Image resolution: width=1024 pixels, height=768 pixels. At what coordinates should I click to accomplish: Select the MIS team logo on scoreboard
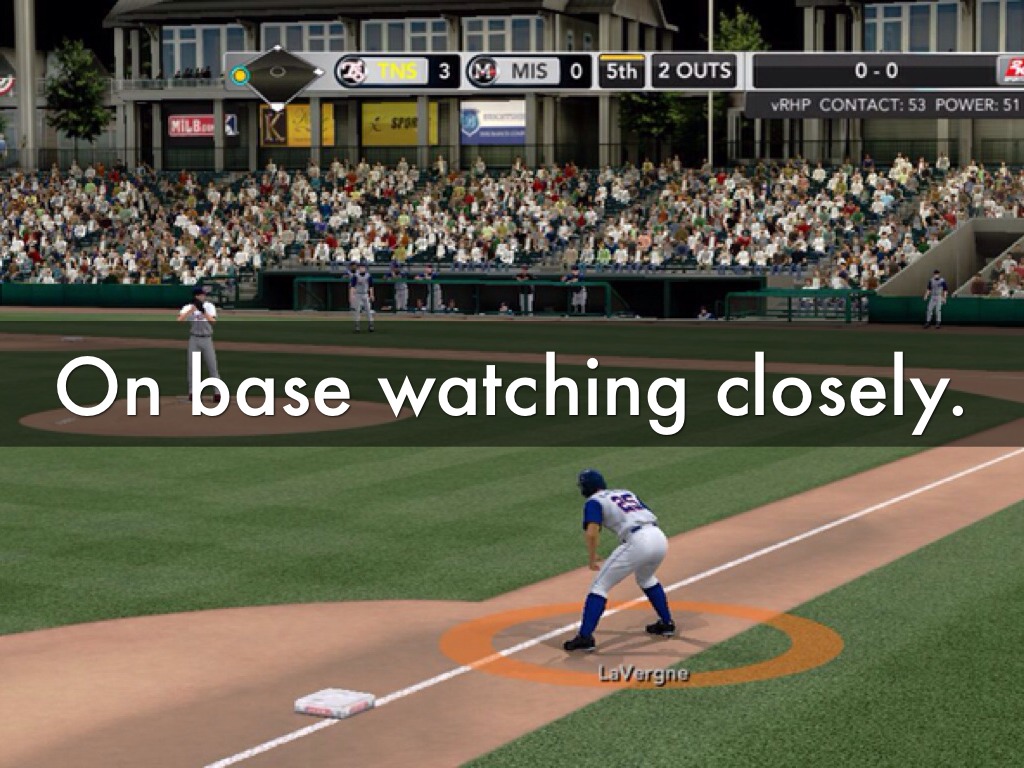pyautogui.click(x=483, y=72)
